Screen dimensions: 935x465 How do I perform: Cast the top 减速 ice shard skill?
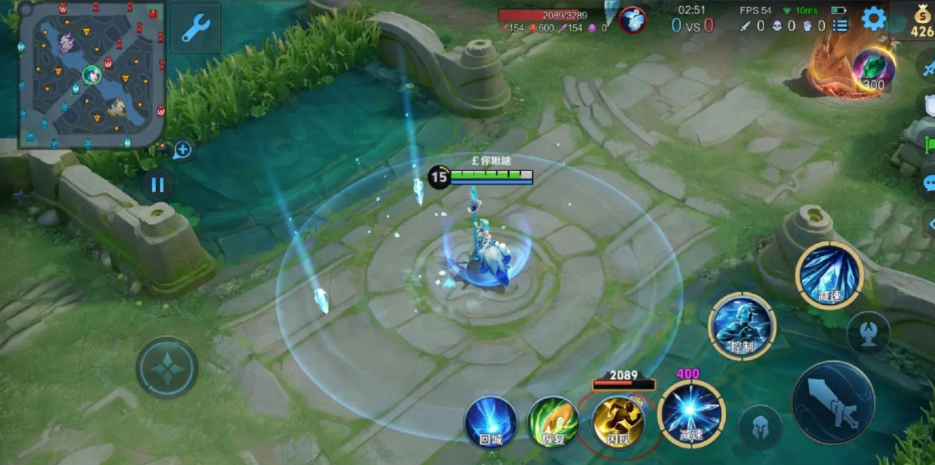(x=829, y=274)
